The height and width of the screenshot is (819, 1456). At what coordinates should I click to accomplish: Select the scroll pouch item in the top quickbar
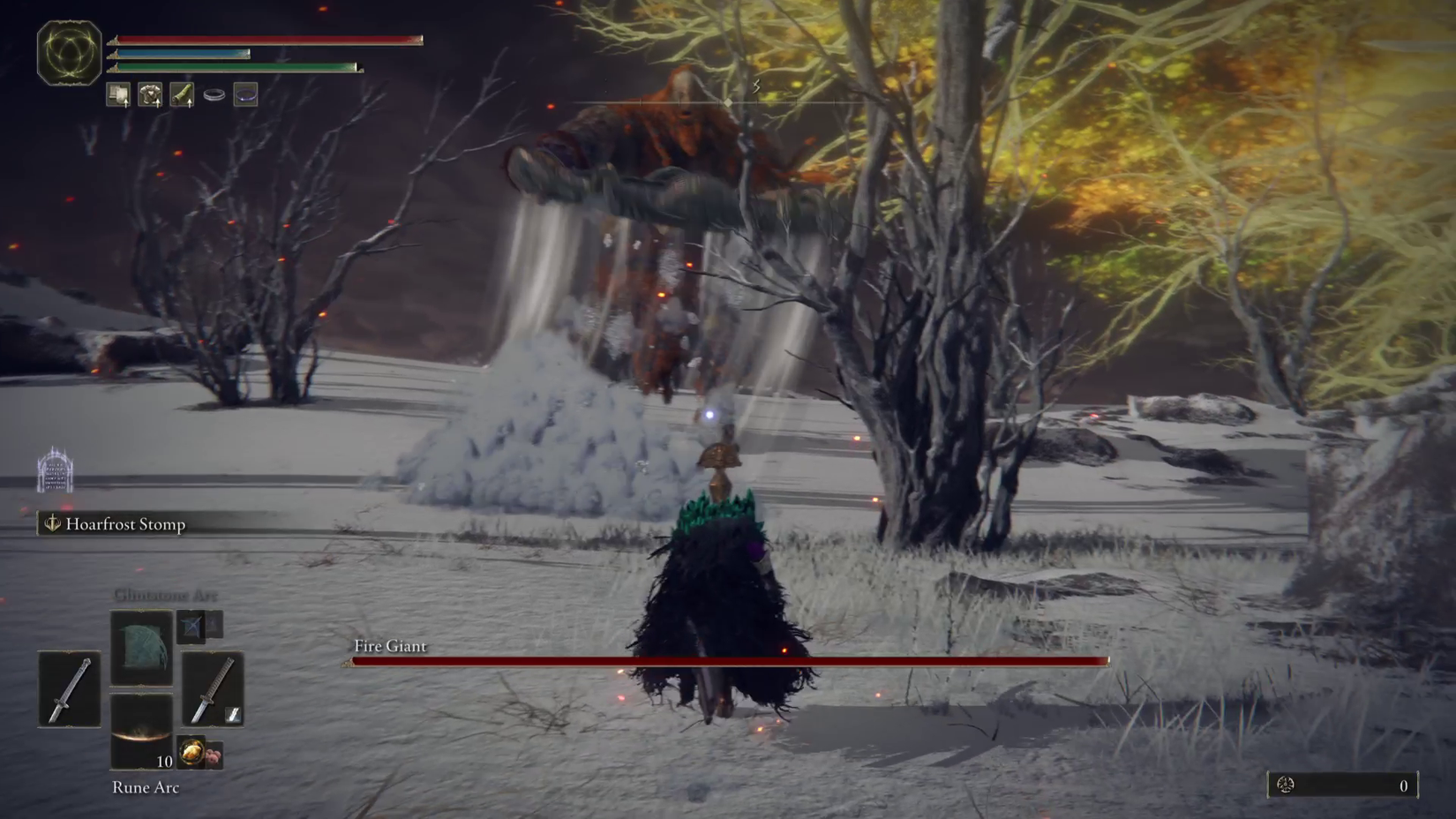pos(117,95)
